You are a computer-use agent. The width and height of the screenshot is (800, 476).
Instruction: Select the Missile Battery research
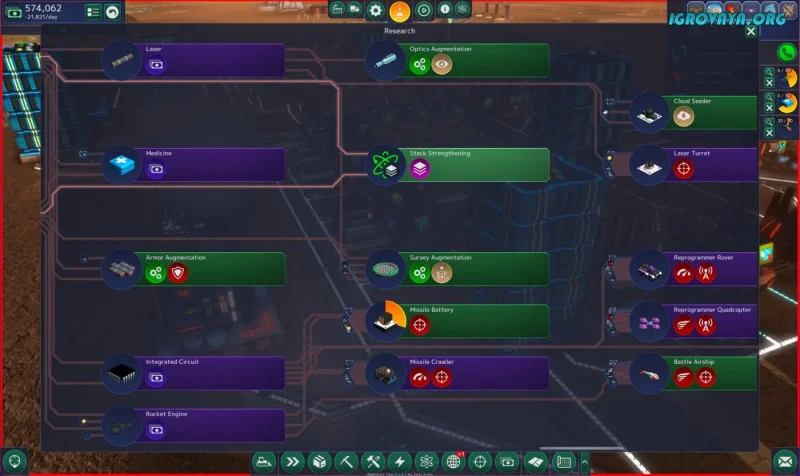tap(468, 320)
